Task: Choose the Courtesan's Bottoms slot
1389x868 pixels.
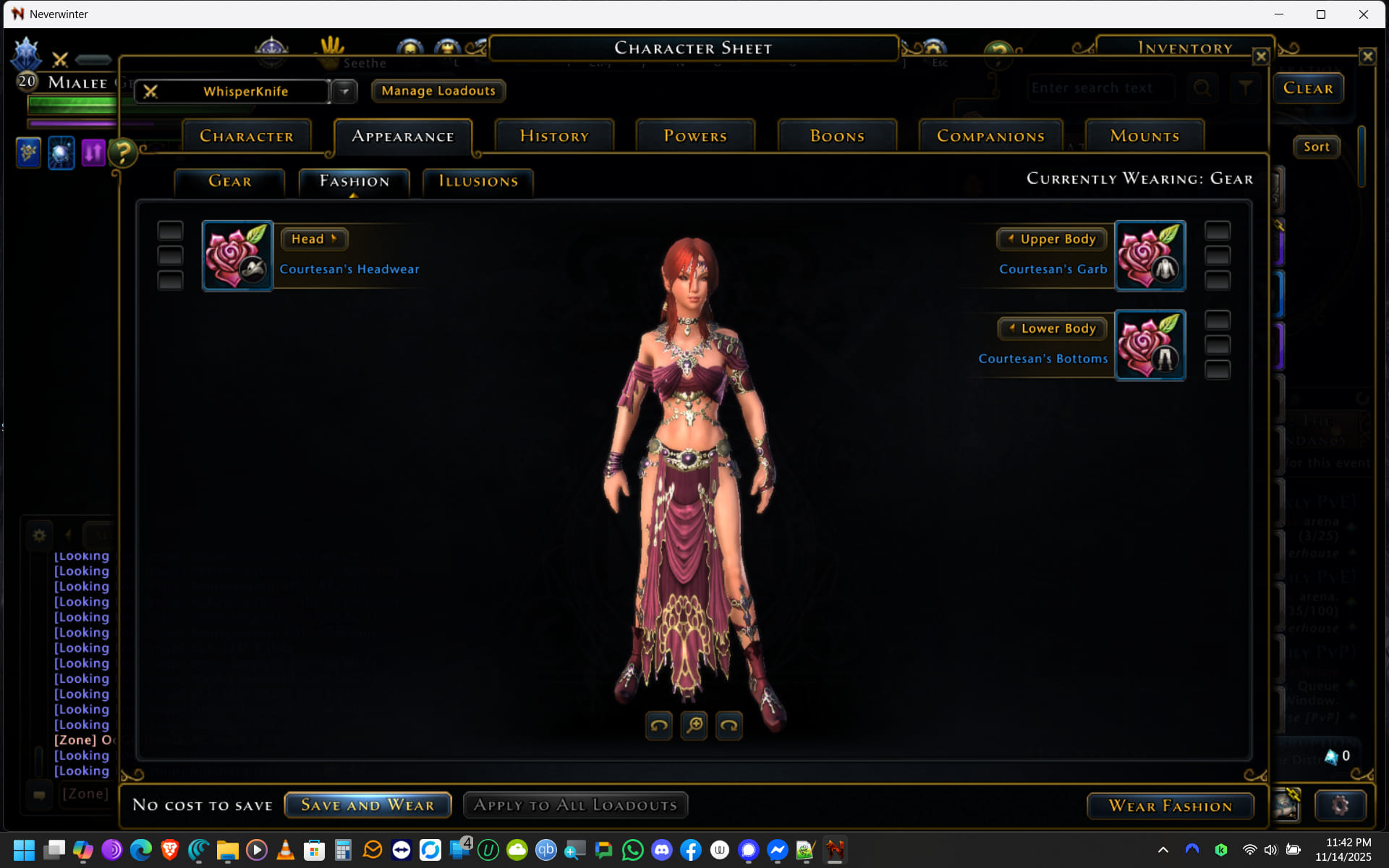Action: click(1150, 346)
